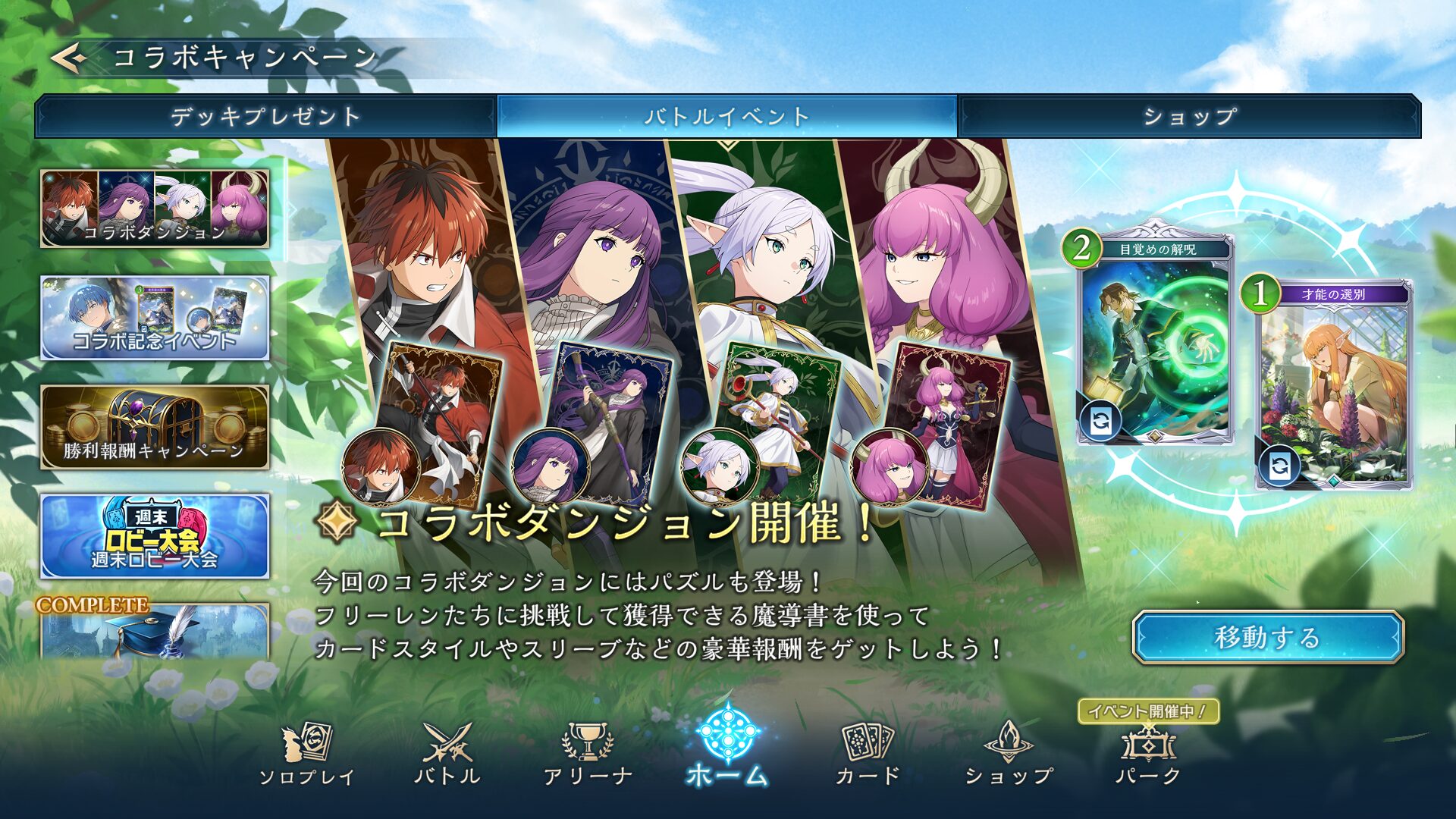Viewport: 1456px width, 819px height.
Task: Select the バトルイベント tab
Action: tap(726, 116)
